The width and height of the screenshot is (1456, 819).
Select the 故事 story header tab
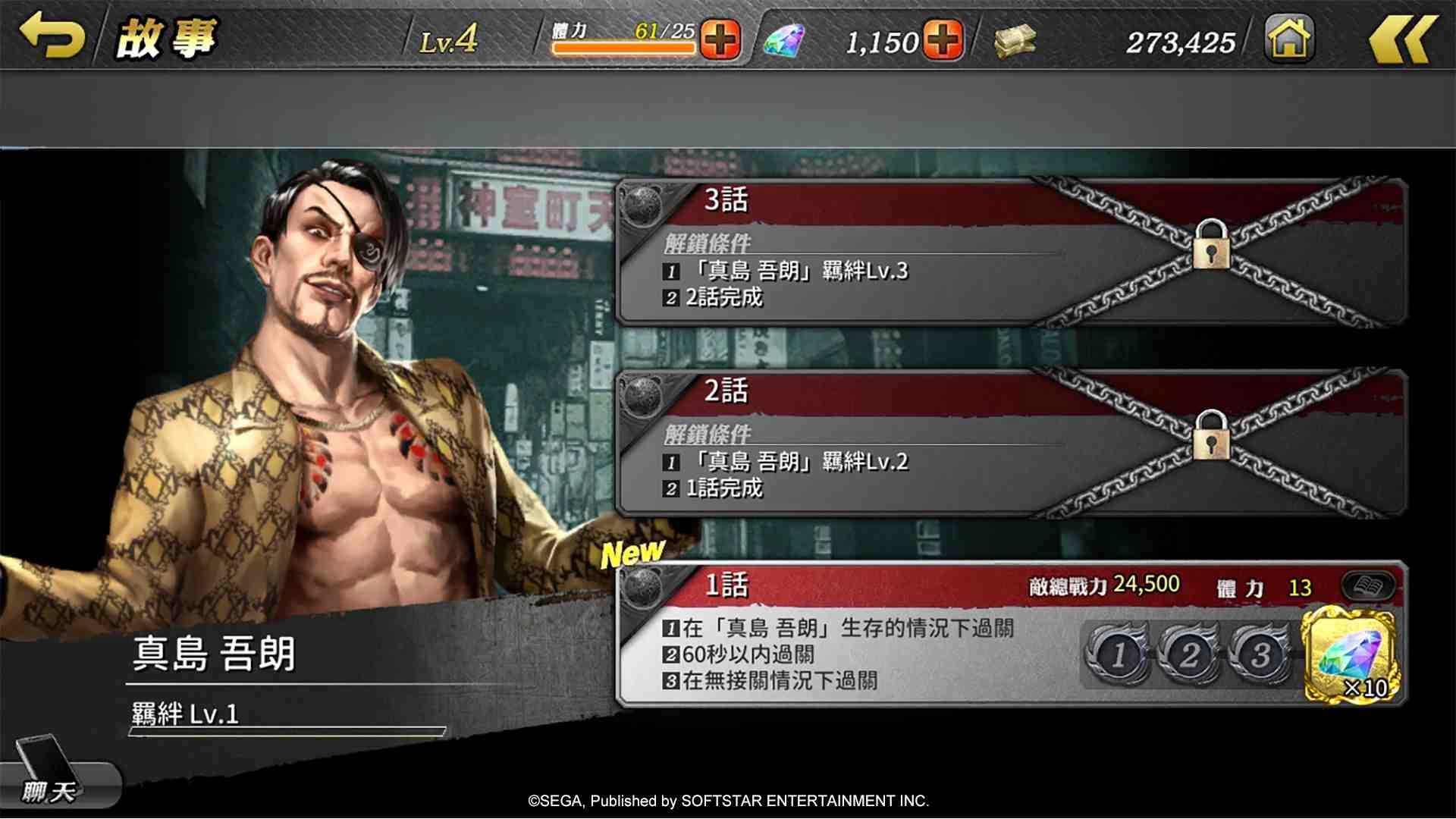(165, 38)
